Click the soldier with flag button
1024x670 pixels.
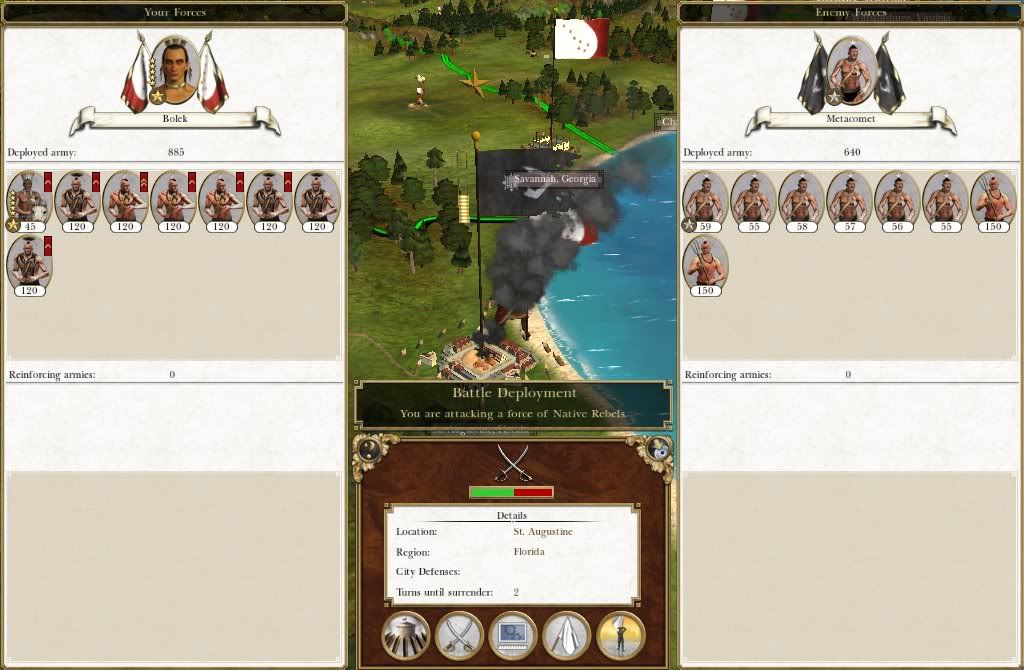(621, 636)
